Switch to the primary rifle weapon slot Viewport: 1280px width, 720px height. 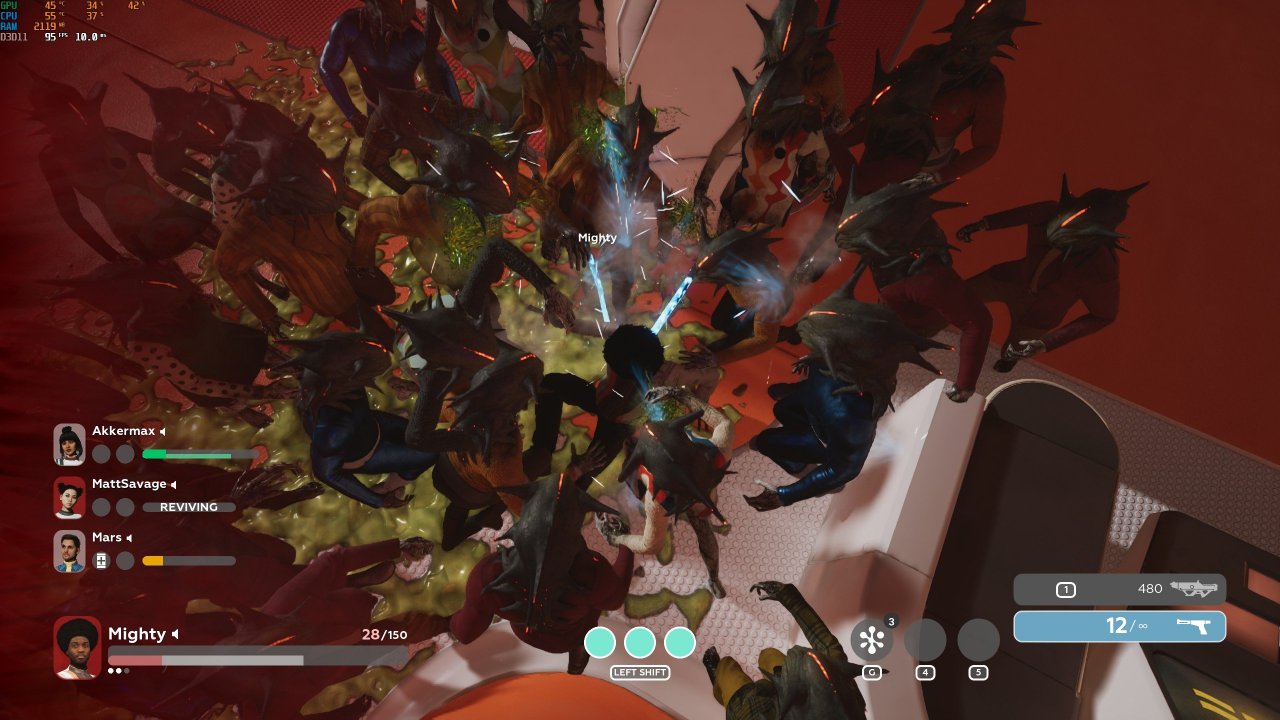pyautogui.click(x=1119, y=589)
